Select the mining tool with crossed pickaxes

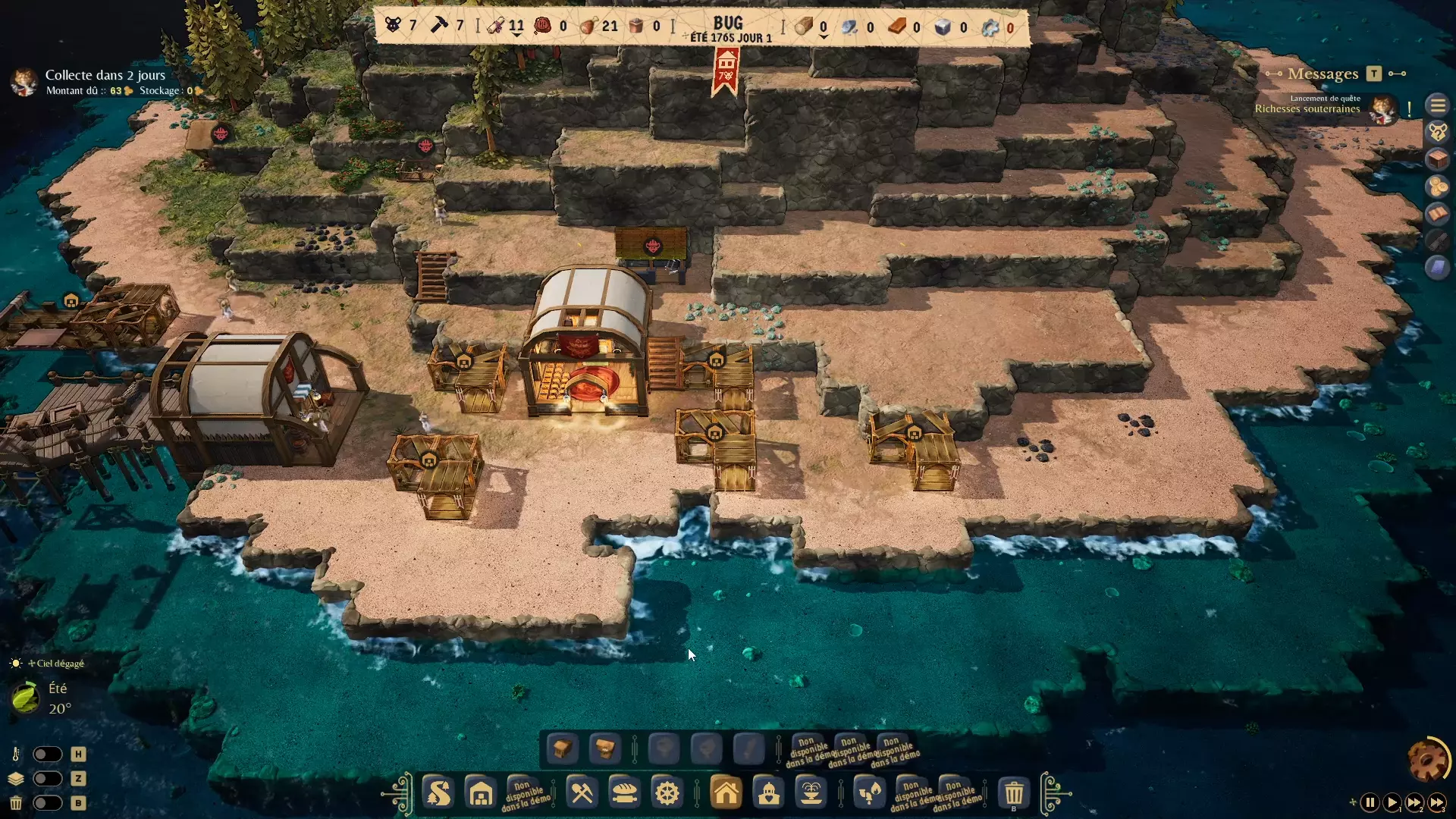(x=582, y=793)
